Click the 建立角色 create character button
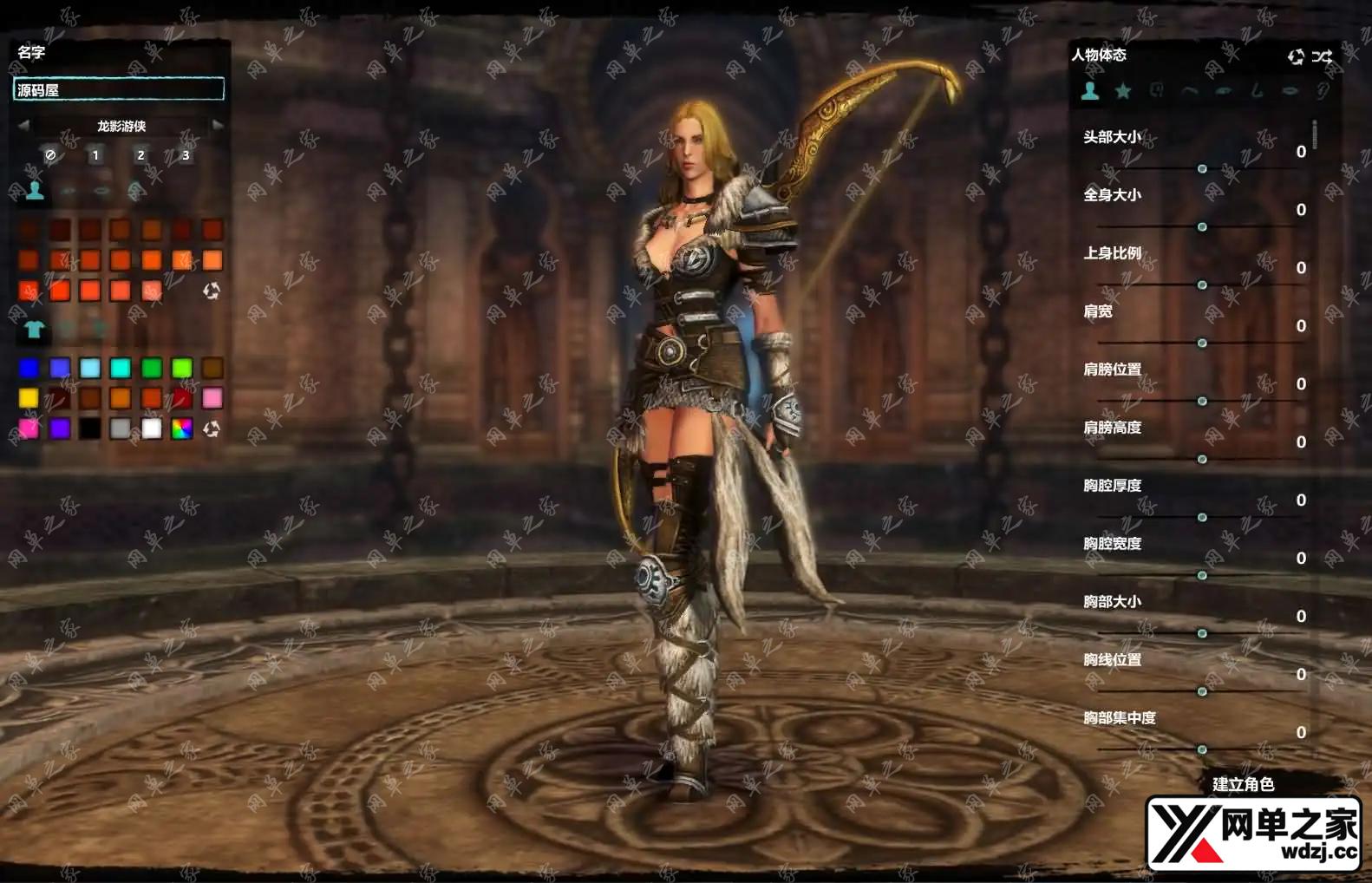Image resolution: width=1372 pixels, height=883 pixels. click(x=1243, y=784)
